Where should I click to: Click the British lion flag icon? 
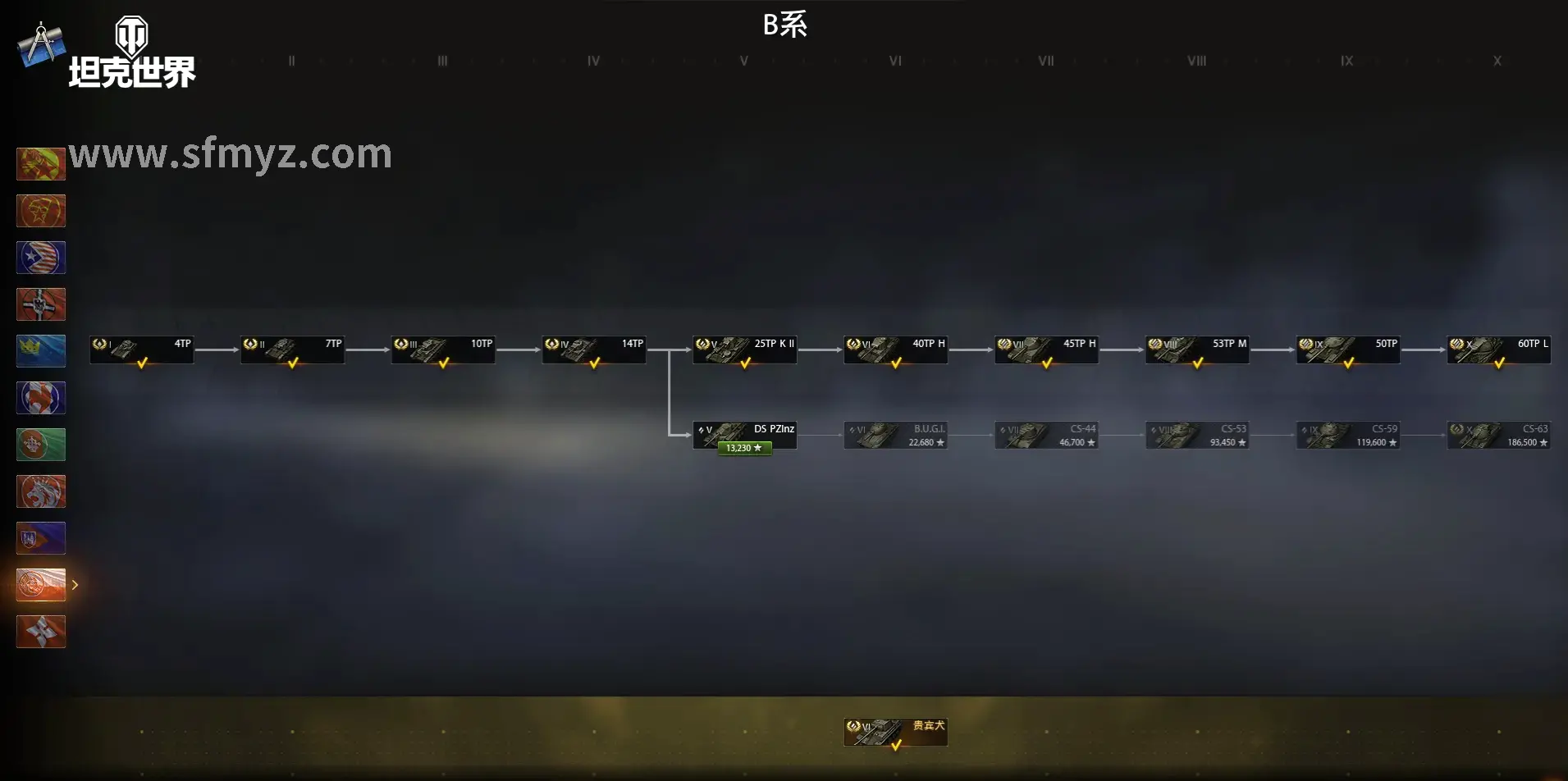[x=41, y=491]
